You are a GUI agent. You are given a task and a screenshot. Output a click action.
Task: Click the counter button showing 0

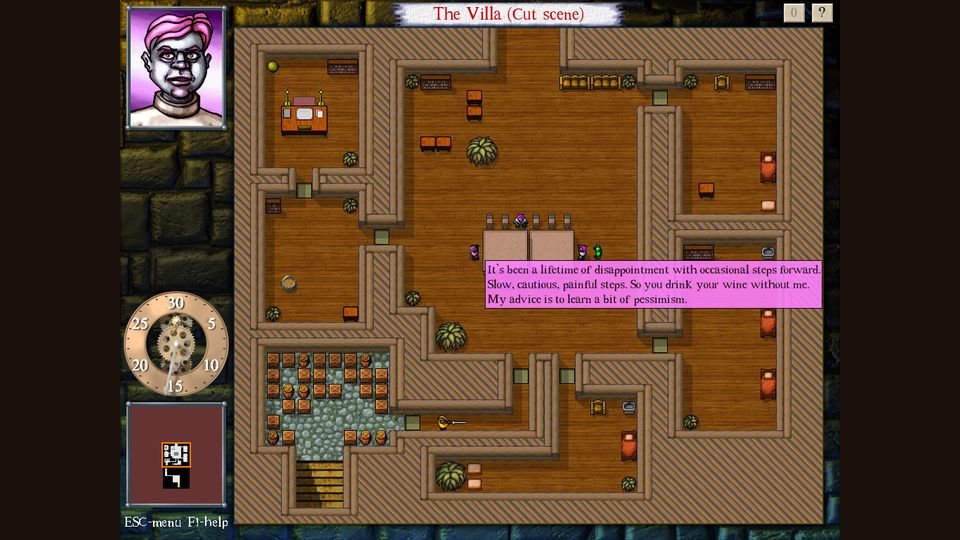[794, 13]
